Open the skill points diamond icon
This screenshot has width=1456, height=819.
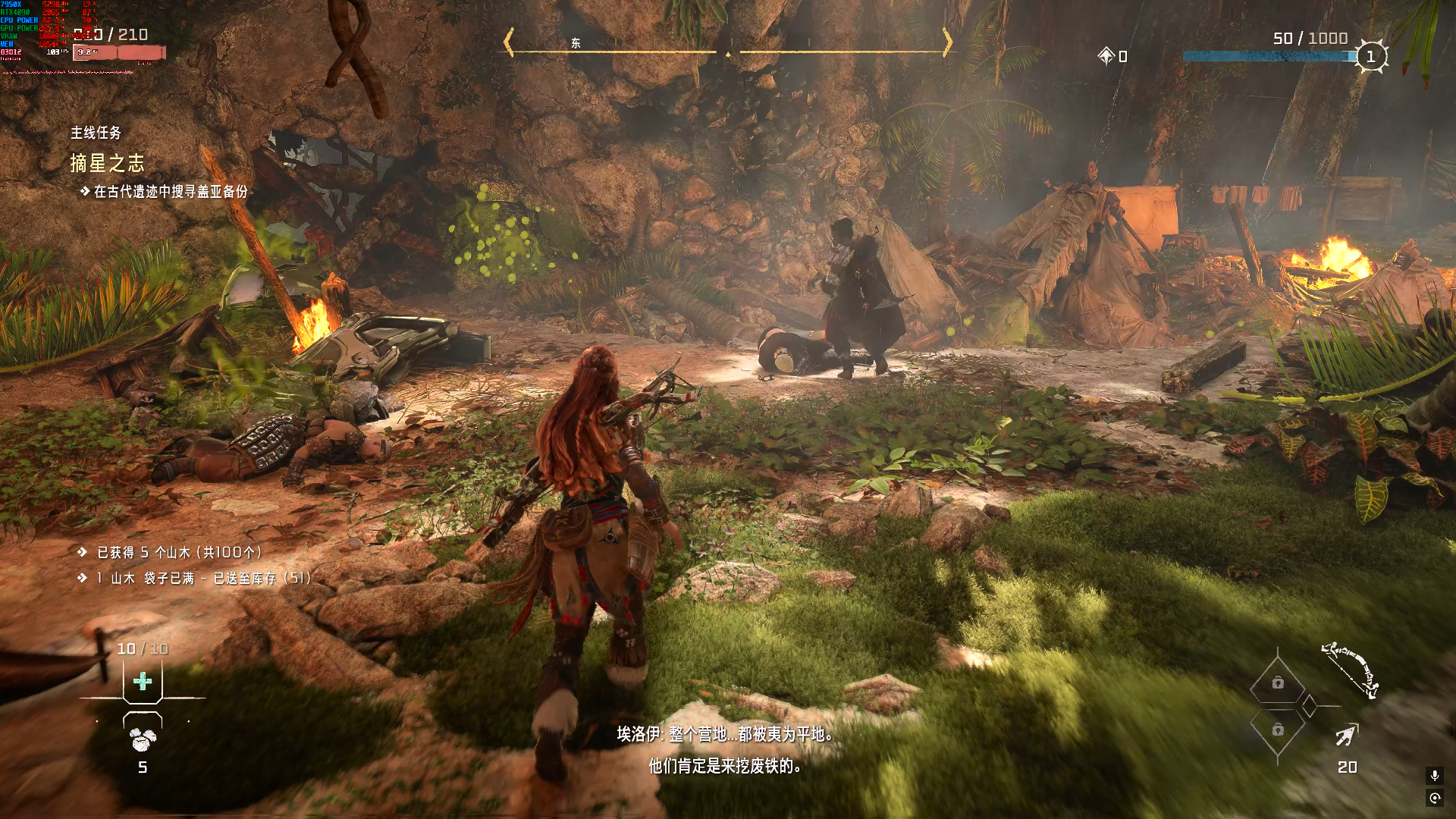point(1106,56)
